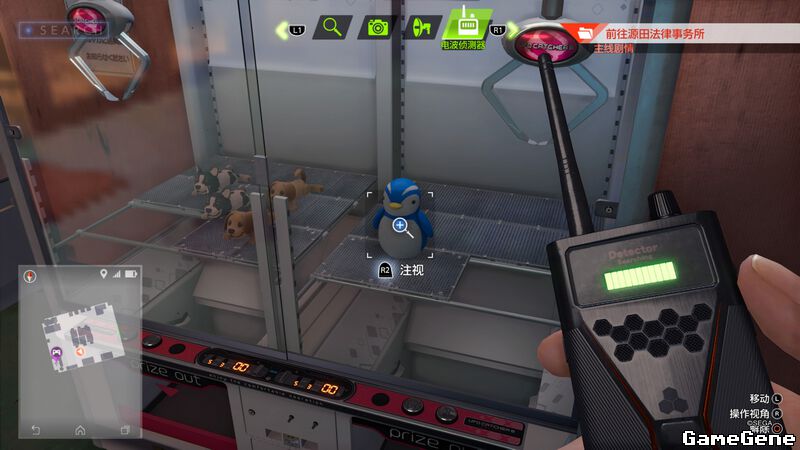
Task: Tap the phone's home icon
Action: click(80, 429)
